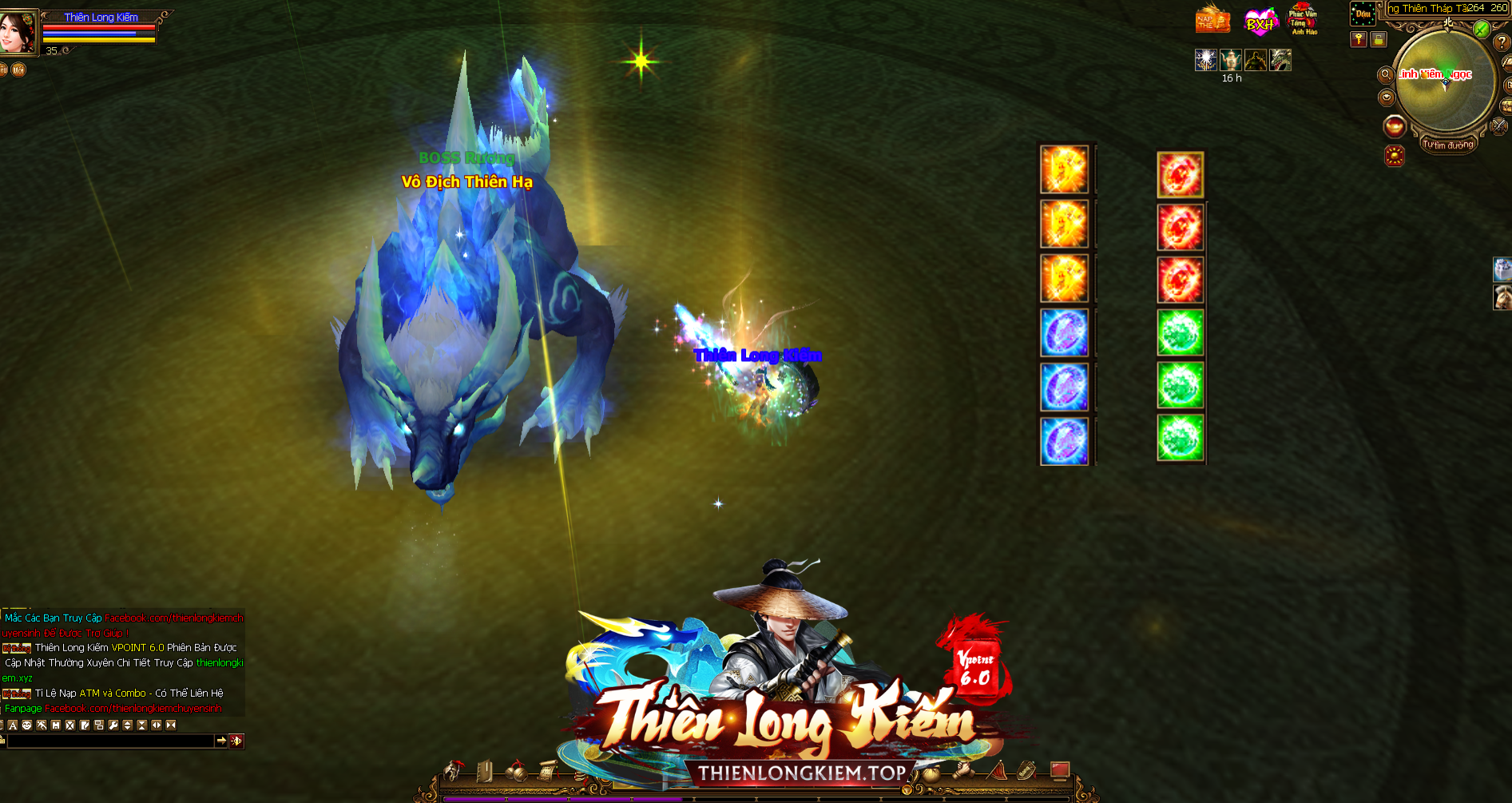Open the BXH heart ranking icon
Screen dimensions: 1512x803
1260,22
